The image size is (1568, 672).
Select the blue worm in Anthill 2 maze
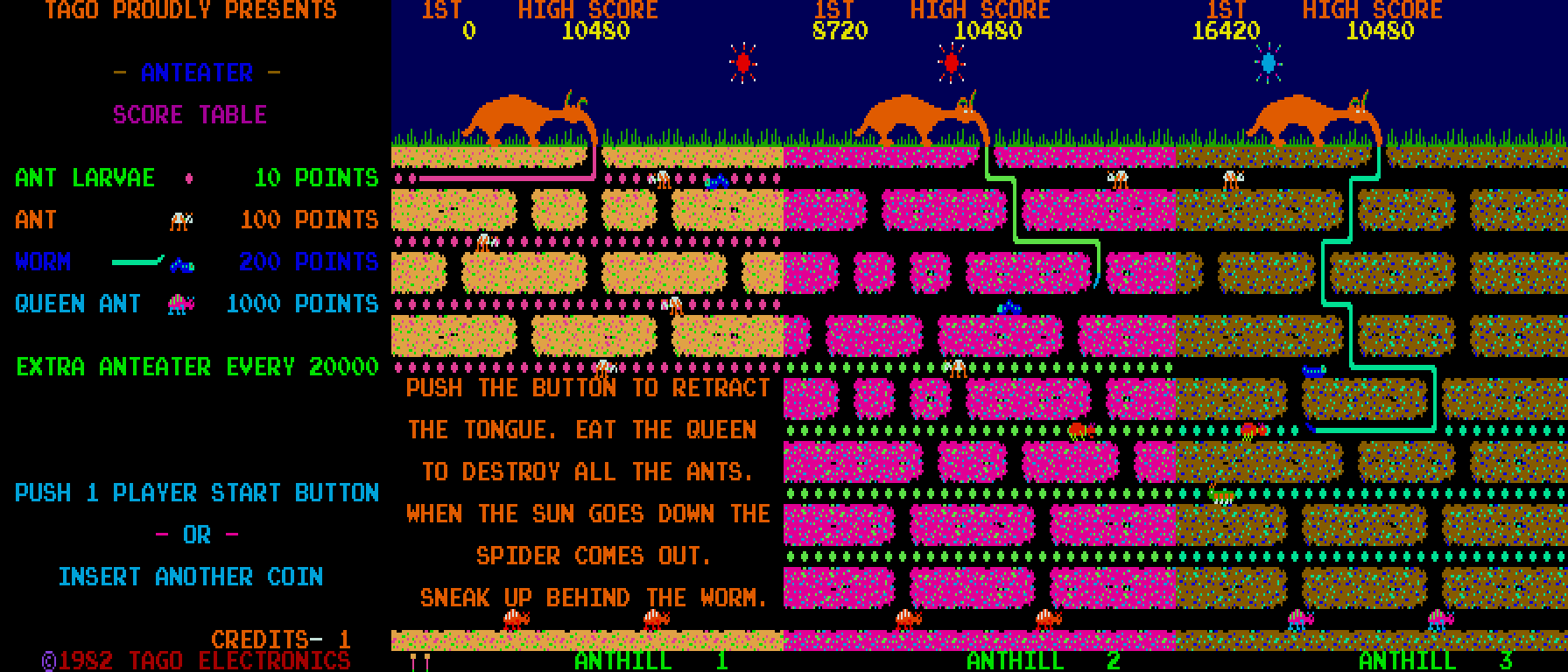point(1008,309)
